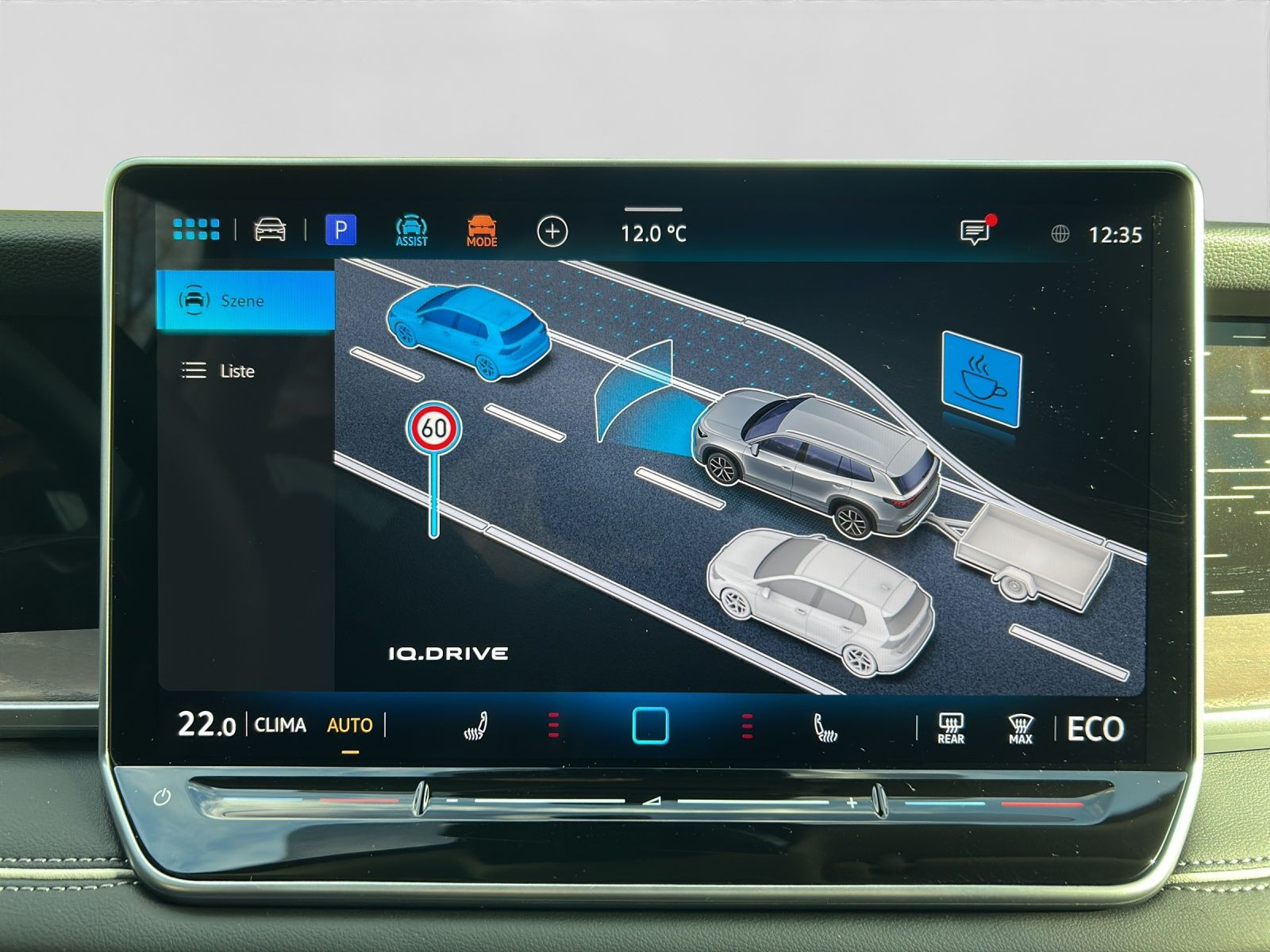Open the vehicle settings car icon
This screenshot has height=952, width=1270.
270,230
